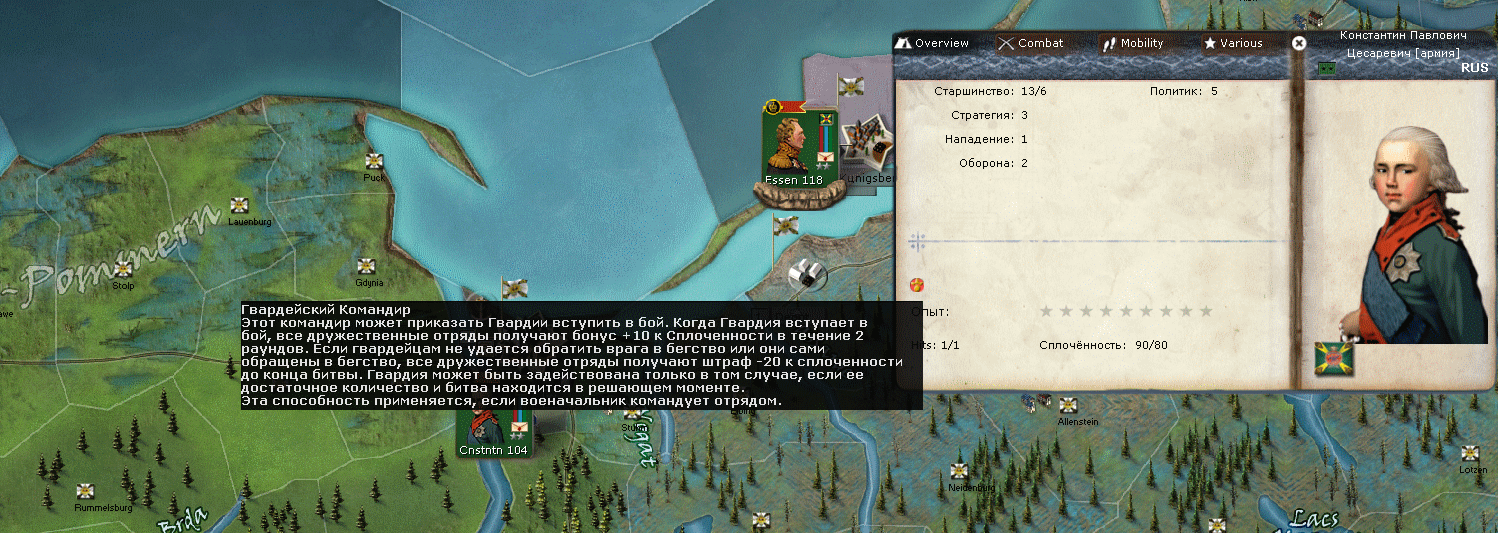The width and height of the screenshot is (1498, 533).
Task: Open the Combat tab
Action: (x=1030, y=43)
